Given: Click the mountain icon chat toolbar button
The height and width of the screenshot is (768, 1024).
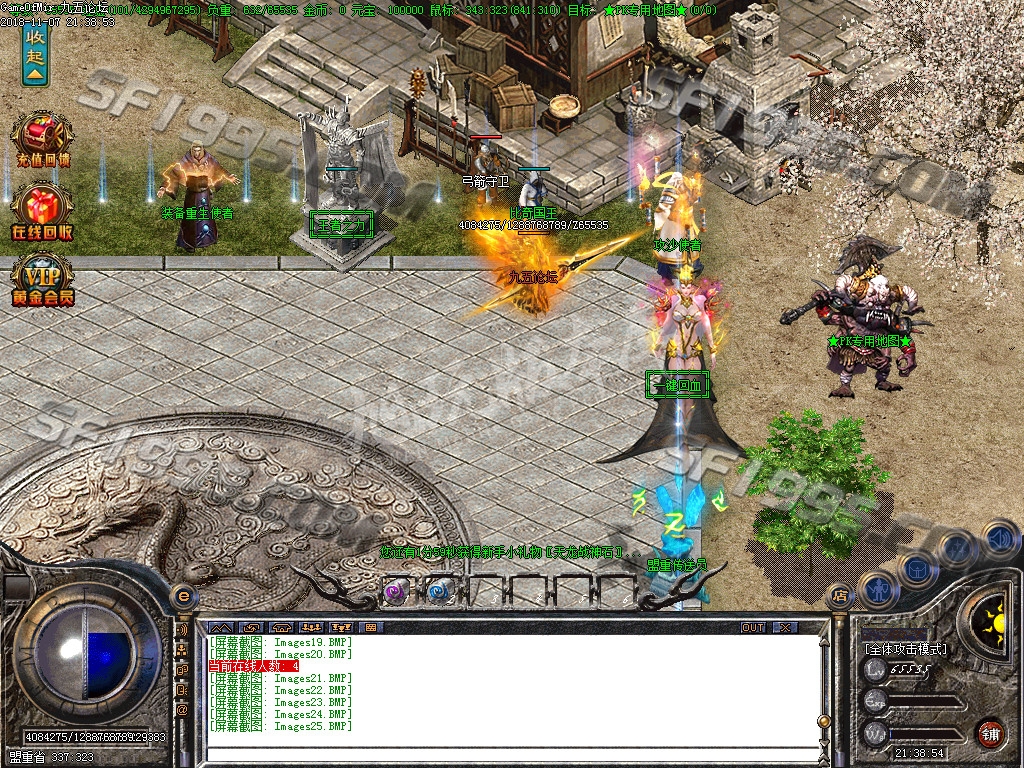Looking at the screenshot, I should pos(220,627).
